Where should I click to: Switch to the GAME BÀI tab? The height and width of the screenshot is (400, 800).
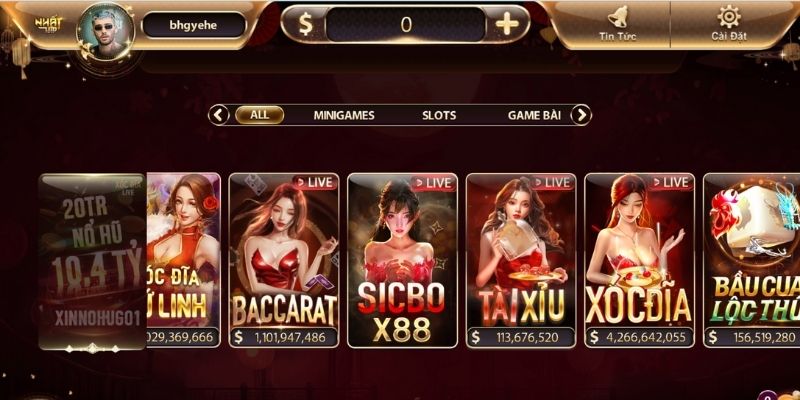click(533, 115)
